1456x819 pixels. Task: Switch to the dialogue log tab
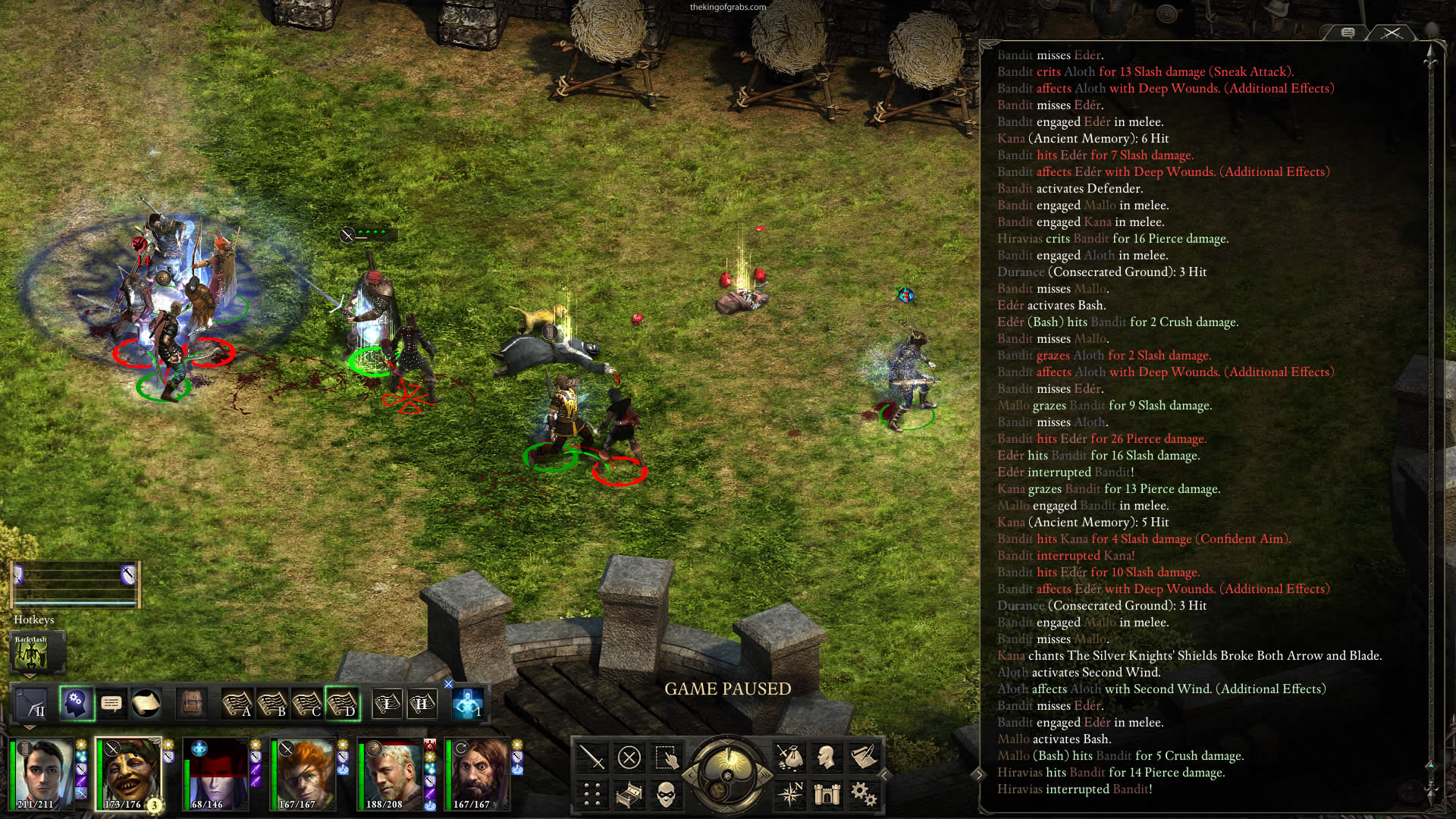click(1348, 33)
